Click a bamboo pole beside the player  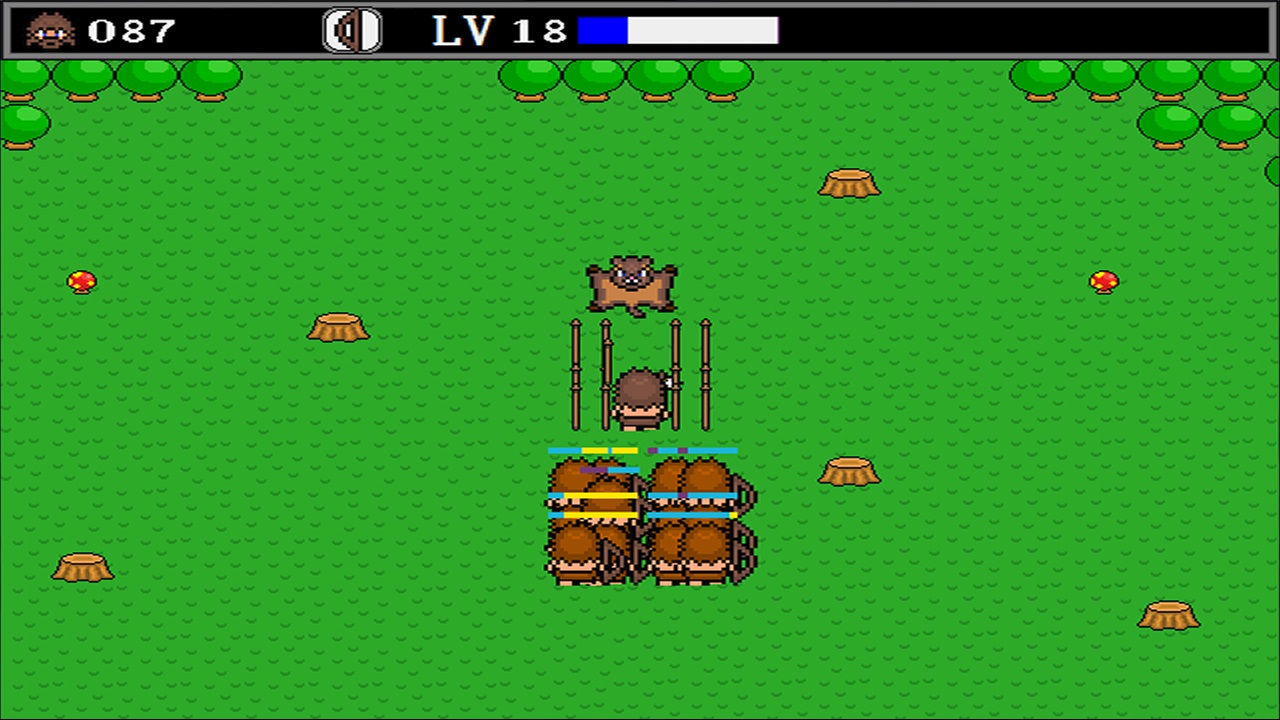pyautogui.click(x=577, y=370)
